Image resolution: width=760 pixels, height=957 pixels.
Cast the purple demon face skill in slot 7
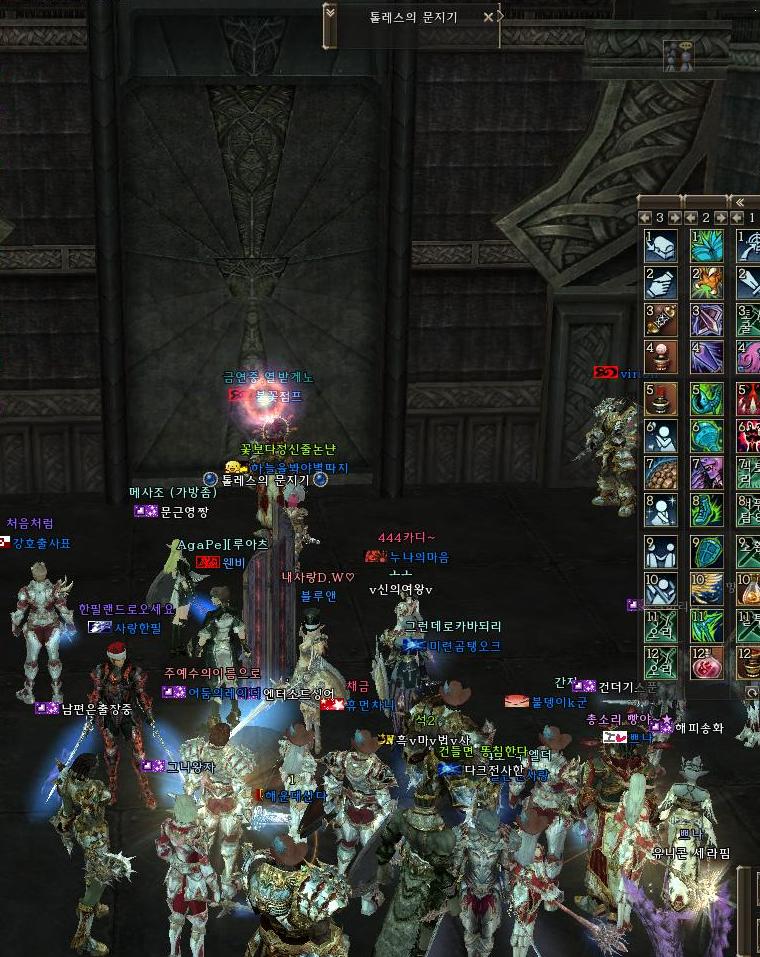click(x=708, y=472)
